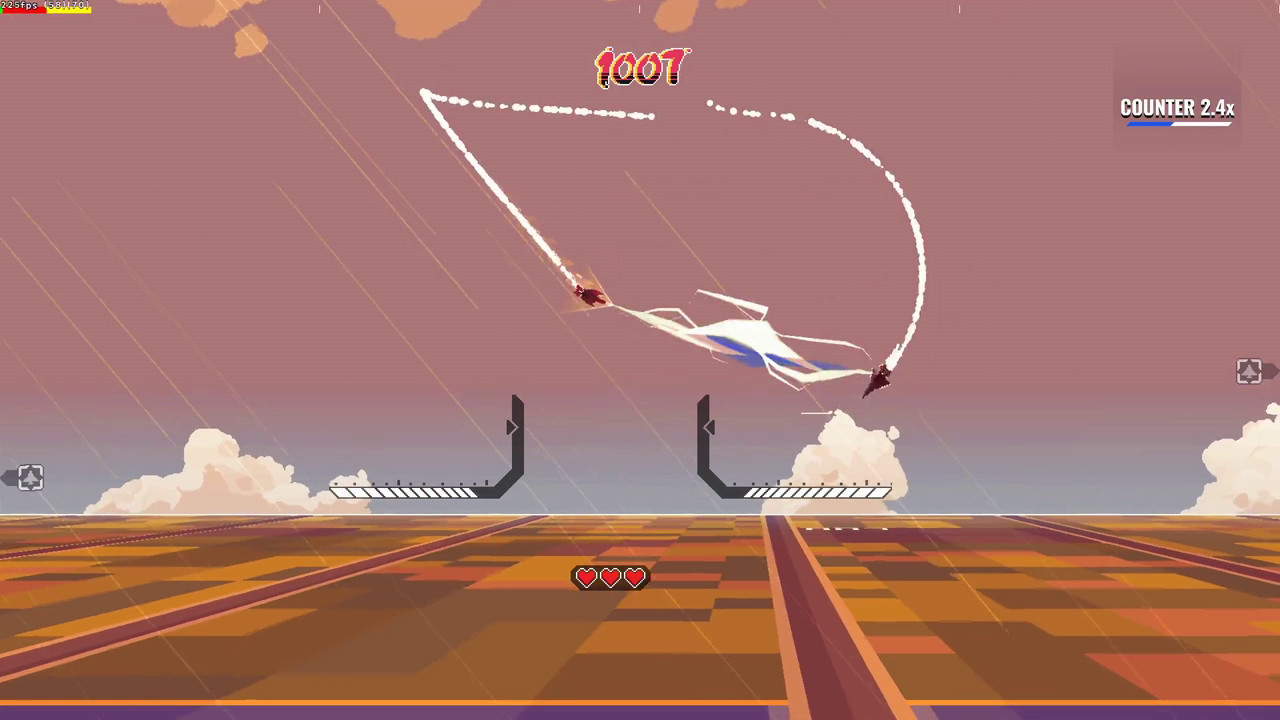Screen dimensions: 1280x720
Task: Select the middle heart in the health display
Action: tap(610, 577)
